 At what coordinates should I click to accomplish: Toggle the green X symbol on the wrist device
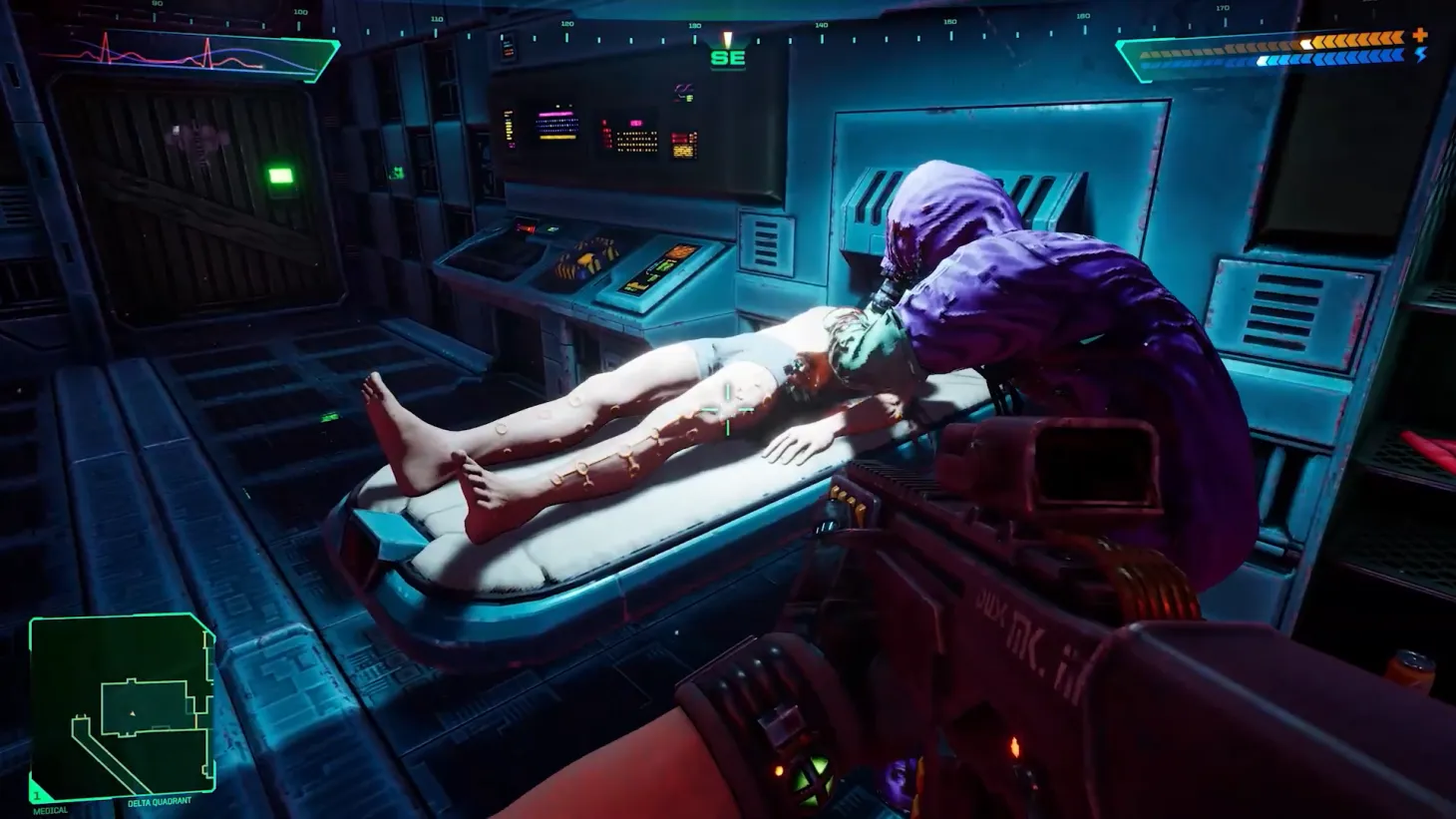click(x=812, y=779)
